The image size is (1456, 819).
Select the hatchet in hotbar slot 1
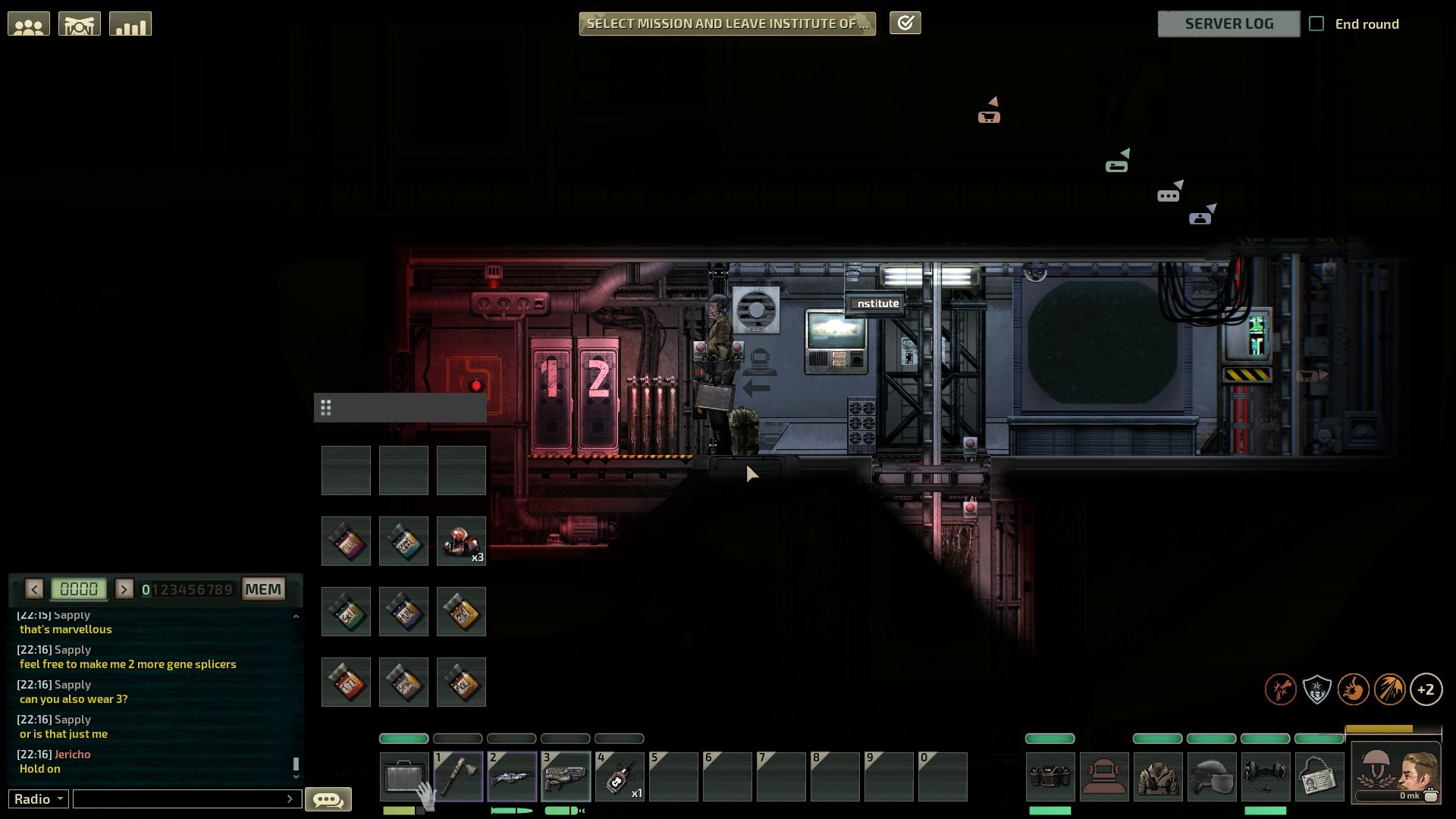pyautogui.click(x=458, y=777)
